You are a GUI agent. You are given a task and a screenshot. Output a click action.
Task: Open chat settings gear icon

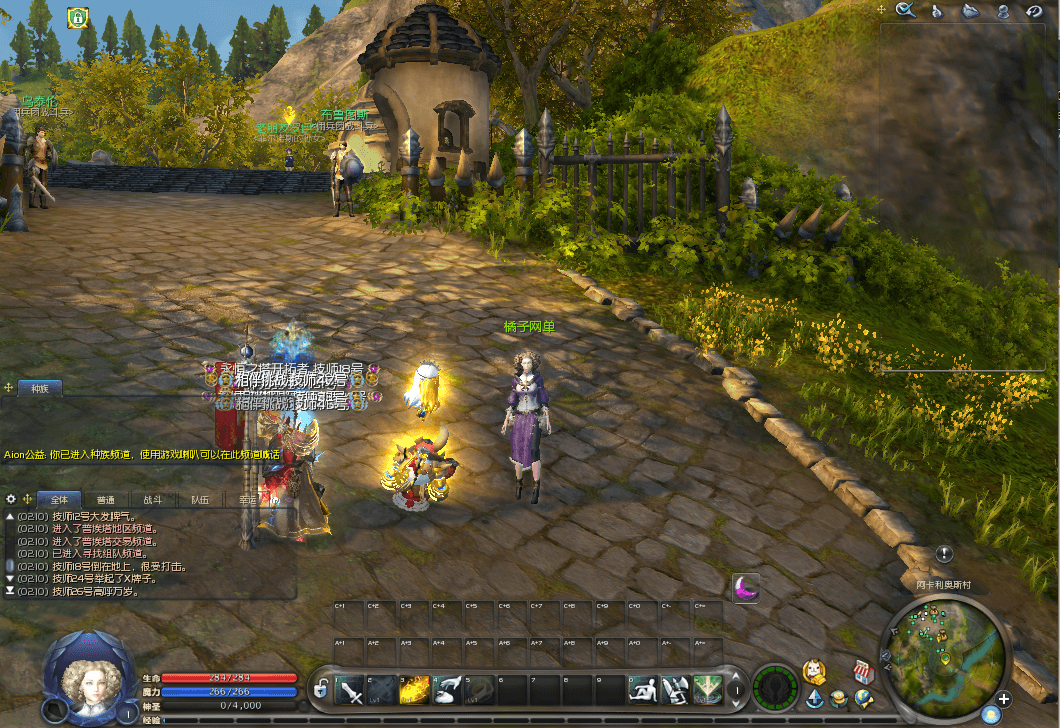(11, 498)
